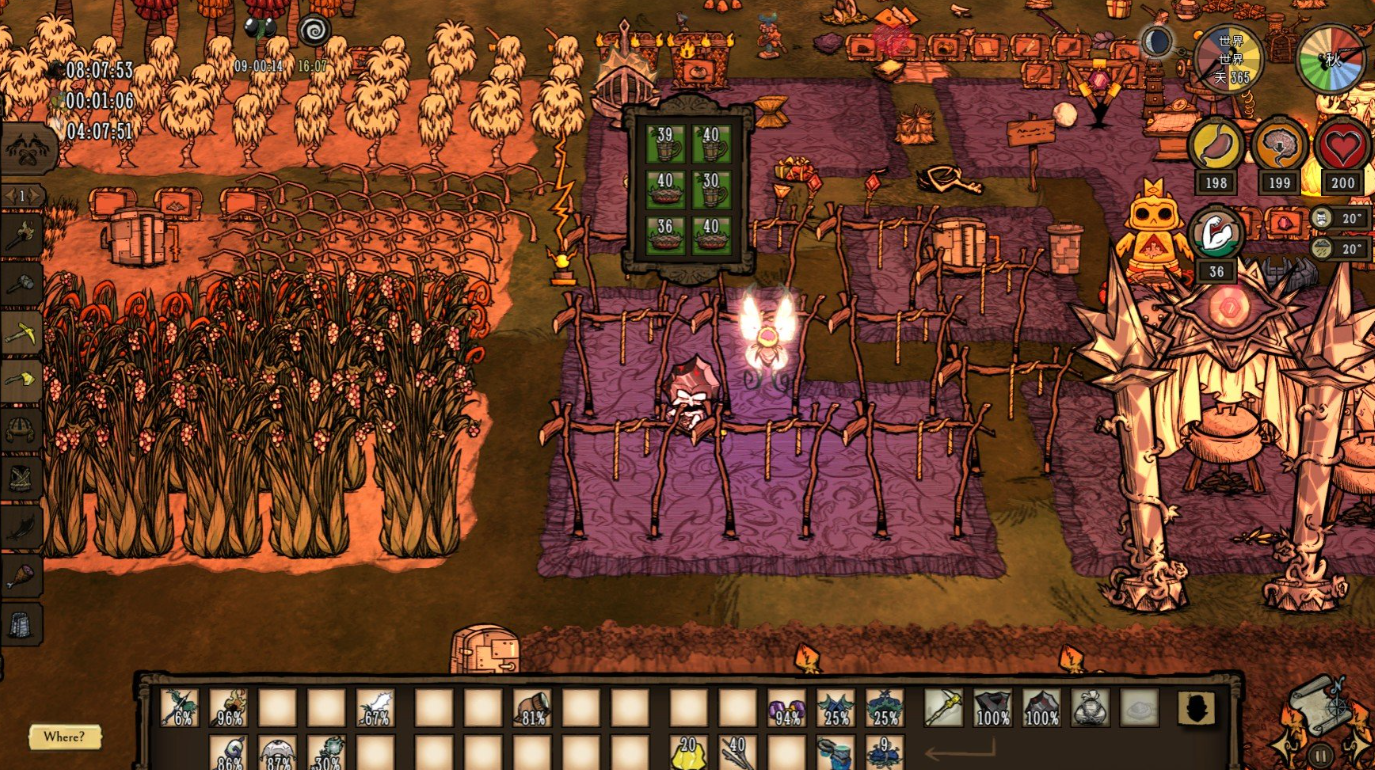Pick the inventory item at 81% durability

coord(532,708)
